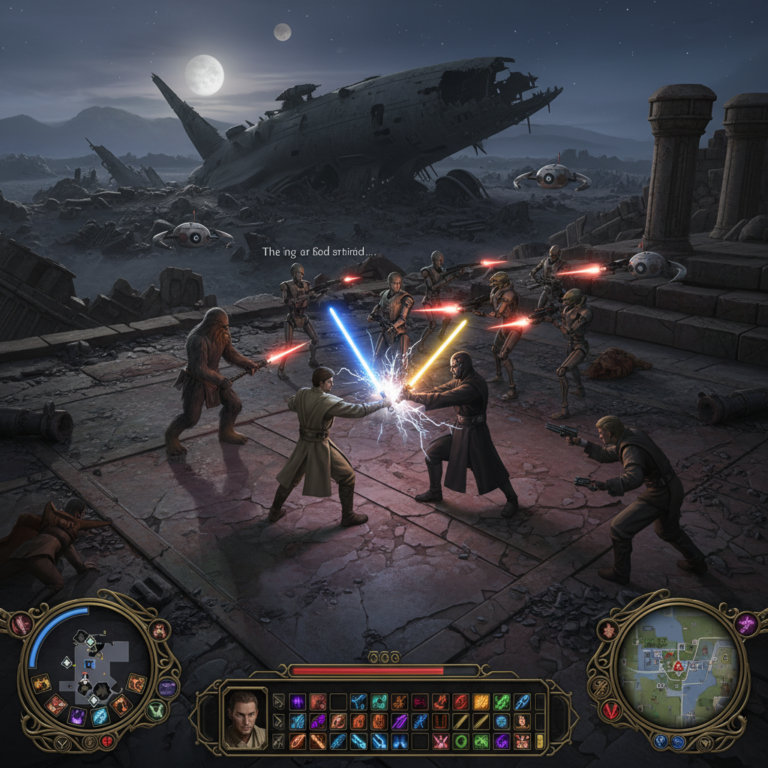Use the green round icon on the left dial's rim
The width and height of the screenshot is (768, 768).
pyautogui.click(x=155, y=710)
